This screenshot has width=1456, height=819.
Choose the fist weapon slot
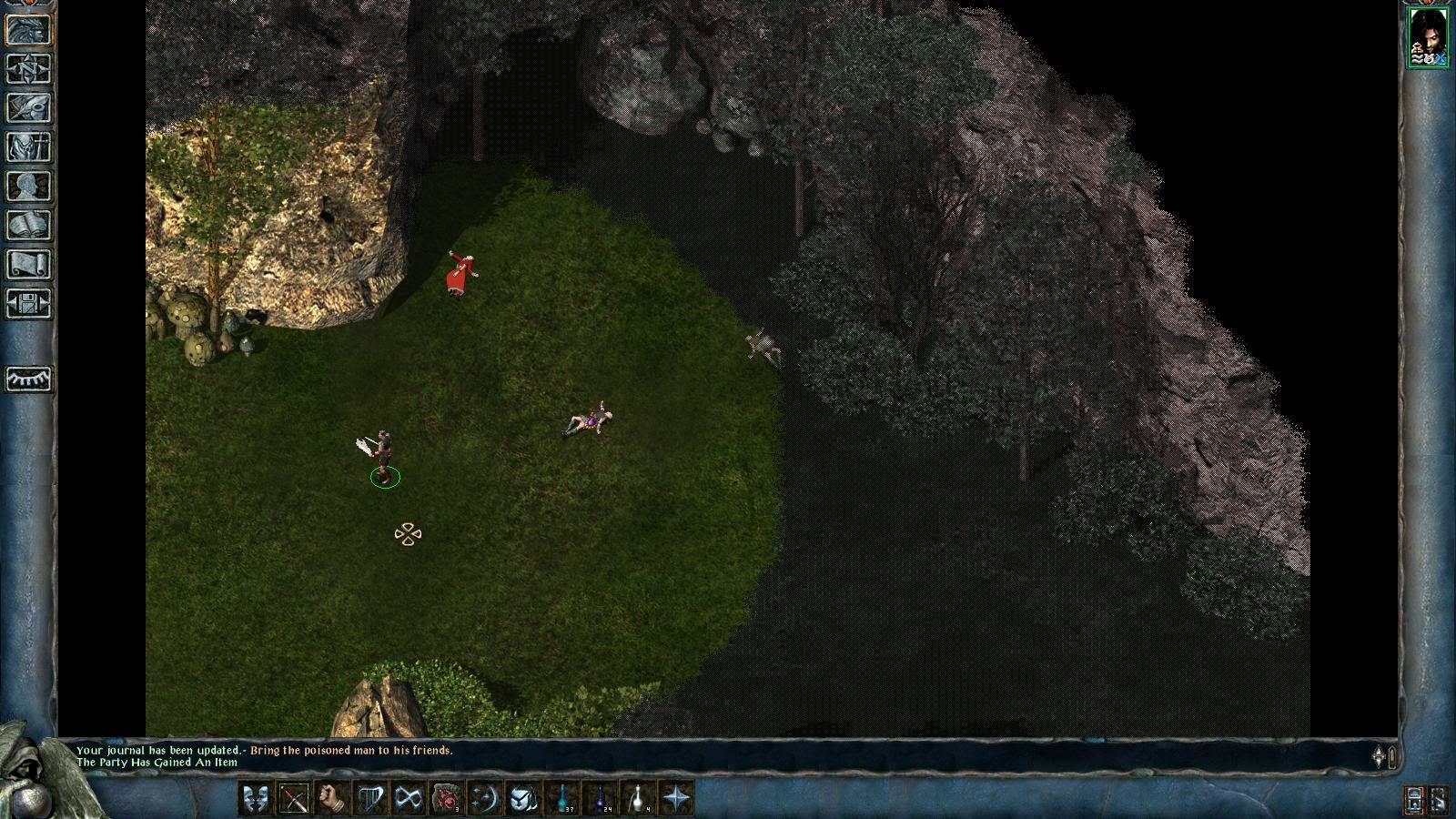coord(332,799)
